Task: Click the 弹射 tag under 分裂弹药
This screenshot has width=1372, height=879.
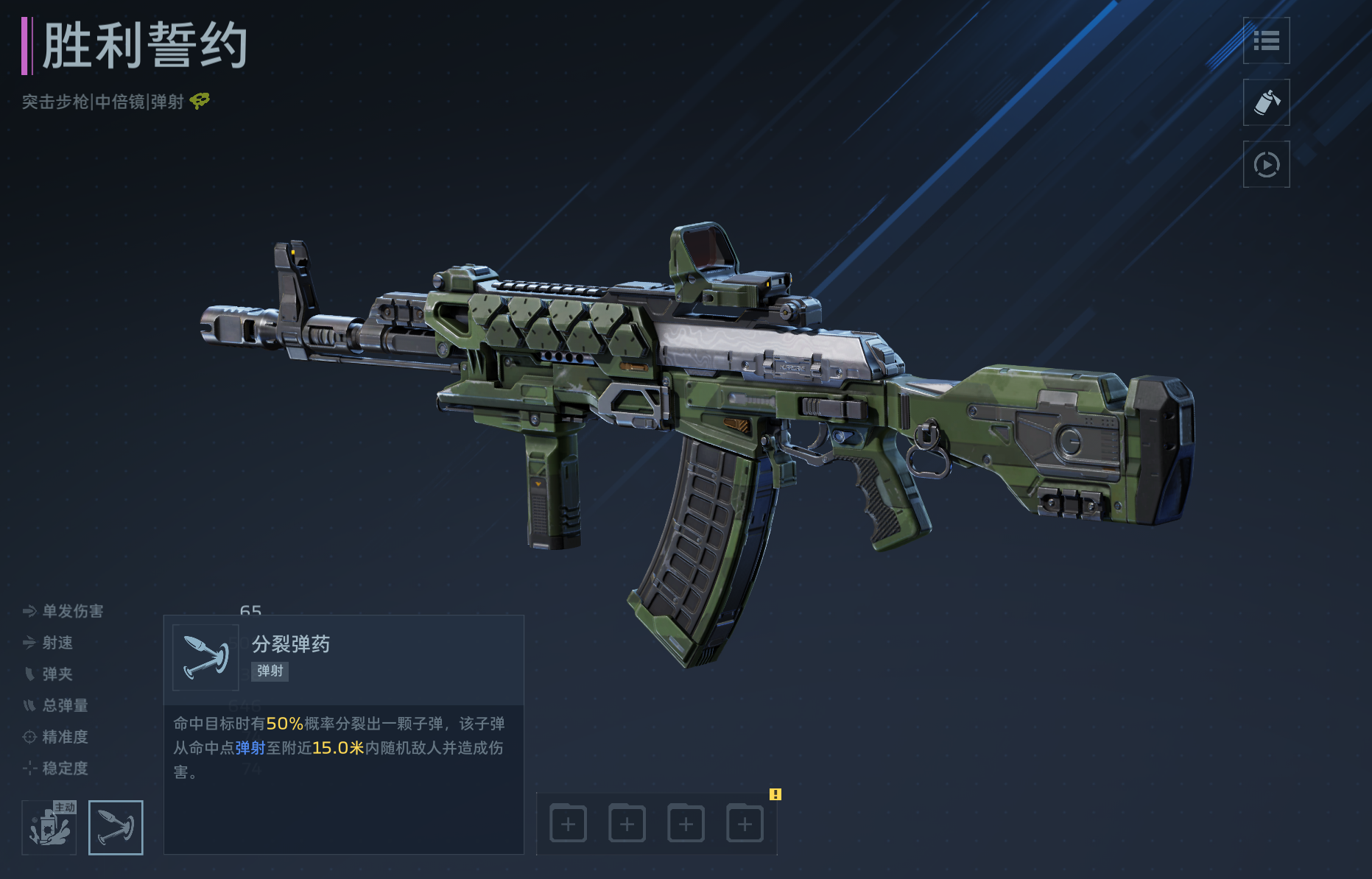Action: coord(270,671)
